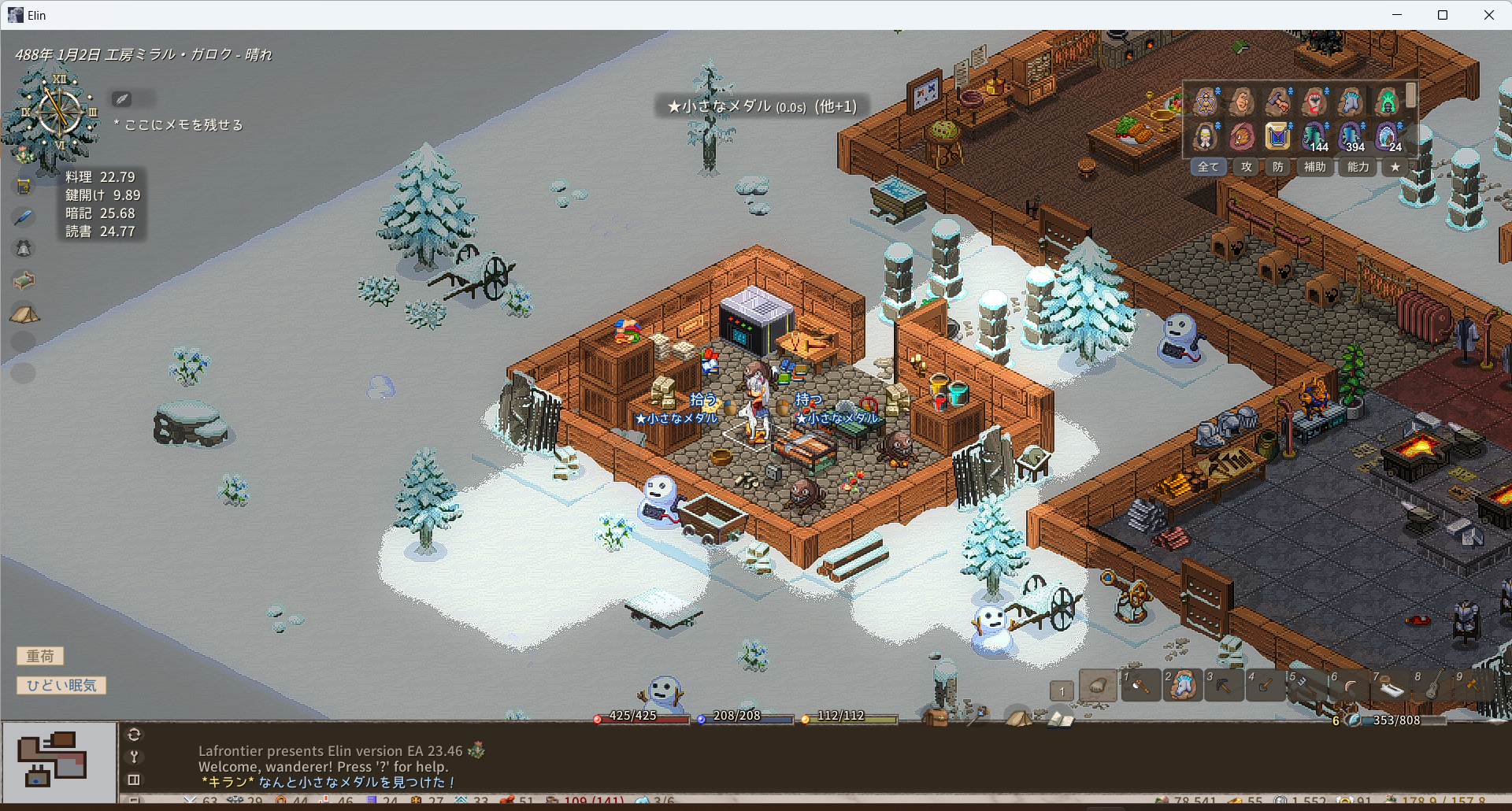Choose the shovel in hotbar slot 4
This screenshot has height=811, width=1512.
(1265, 686)
